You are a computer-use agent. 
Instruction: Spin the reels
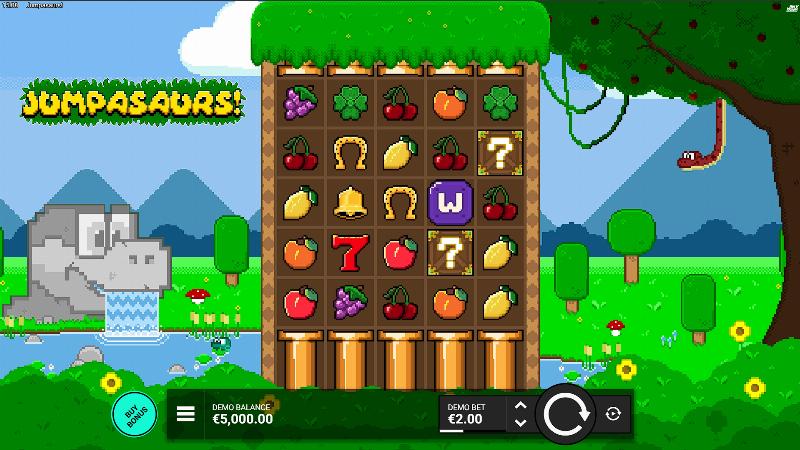click(x=565, y=414)
